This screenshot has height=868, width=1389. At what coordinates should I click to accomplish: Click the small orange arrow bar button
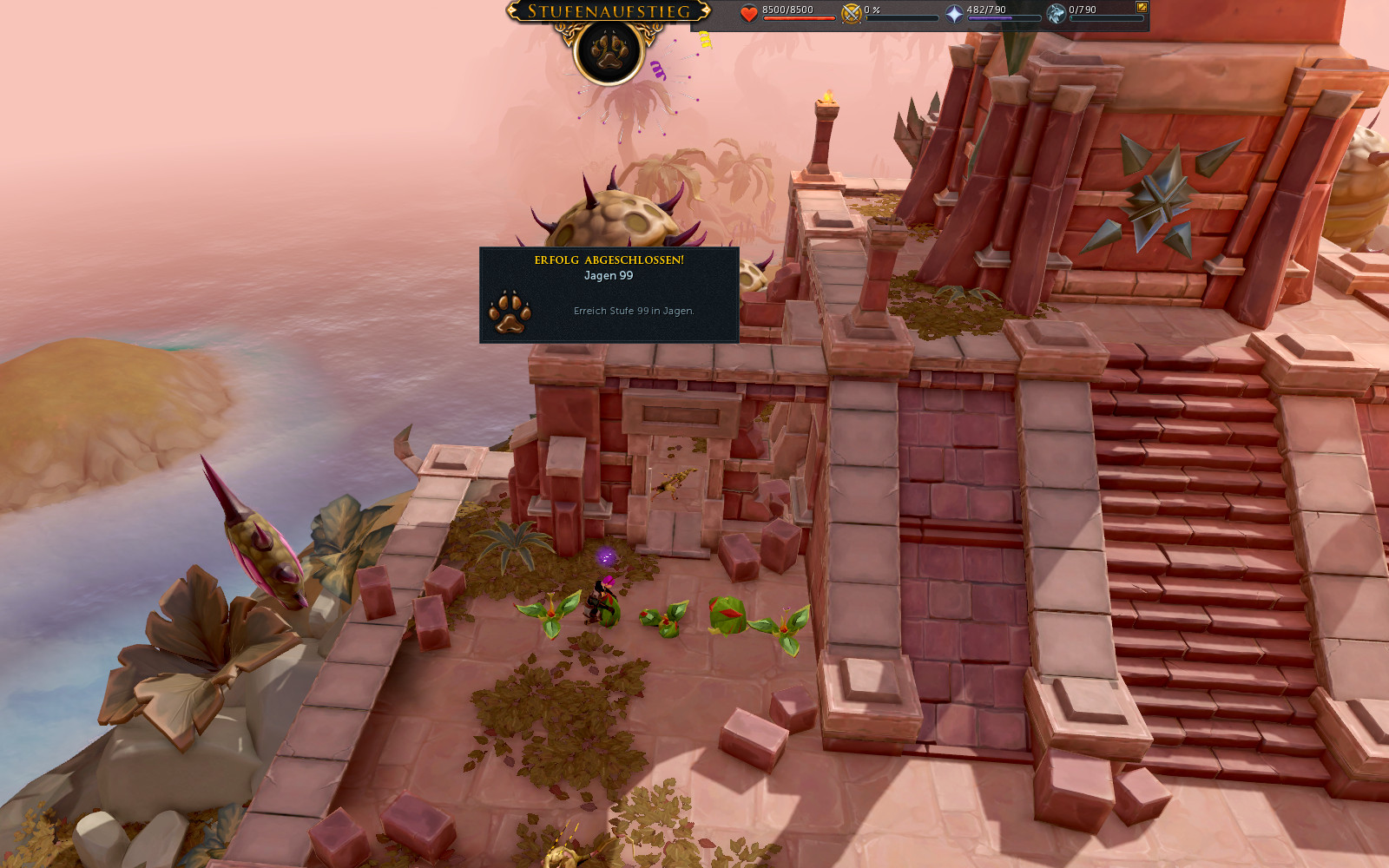coord(1142,7)
